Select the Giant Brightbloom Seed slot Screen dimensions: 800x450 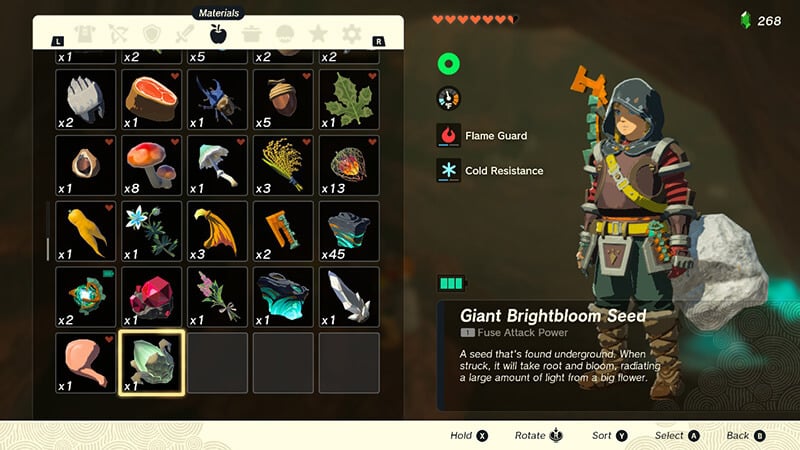(151, 362)
